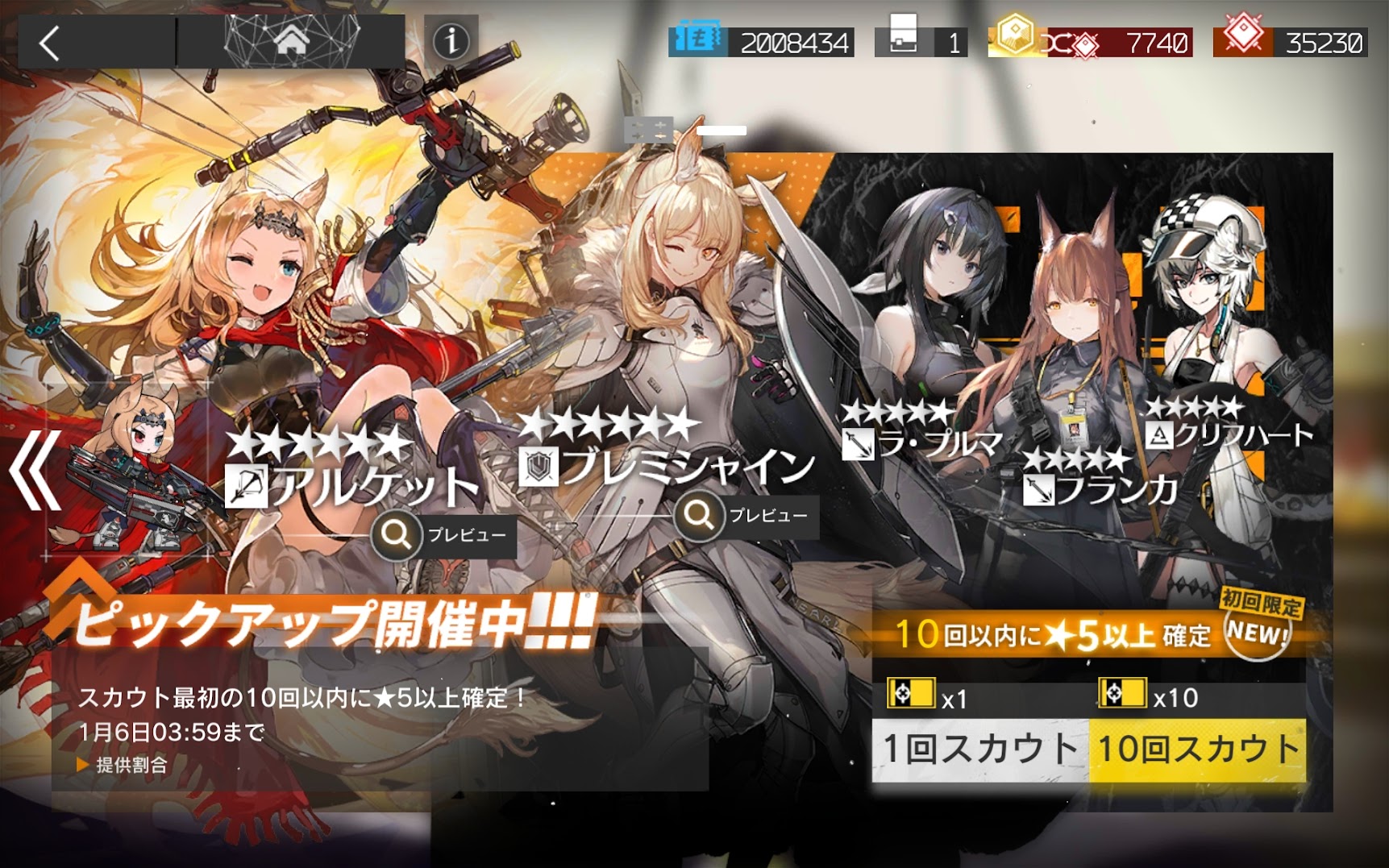The image size is (1389, 868).
Task: Switch to the previous banner arrow
Action: (x=35, y=471)
